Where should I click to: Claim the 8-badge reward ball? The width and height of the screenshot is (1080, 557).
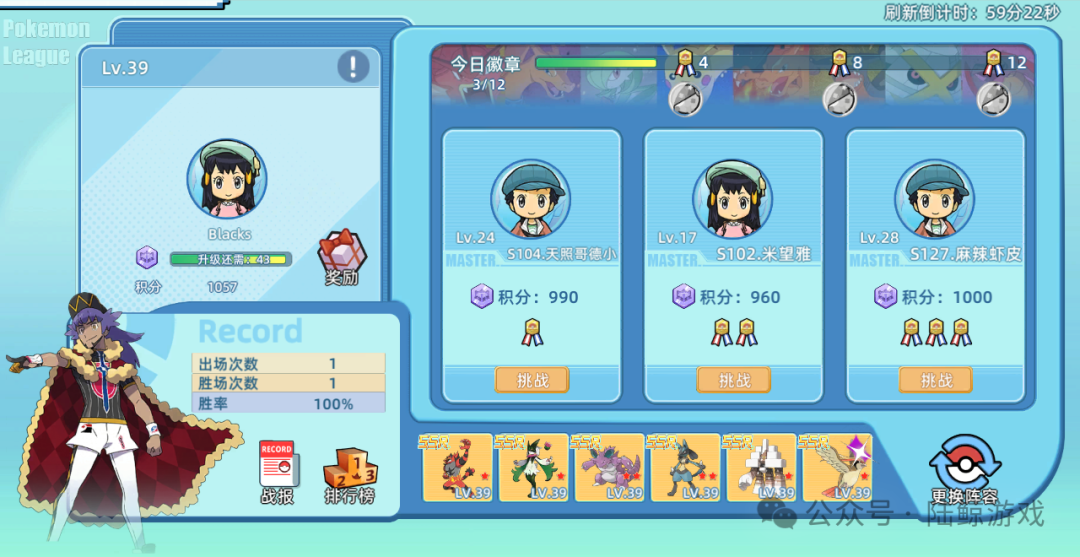coord(839,97)
